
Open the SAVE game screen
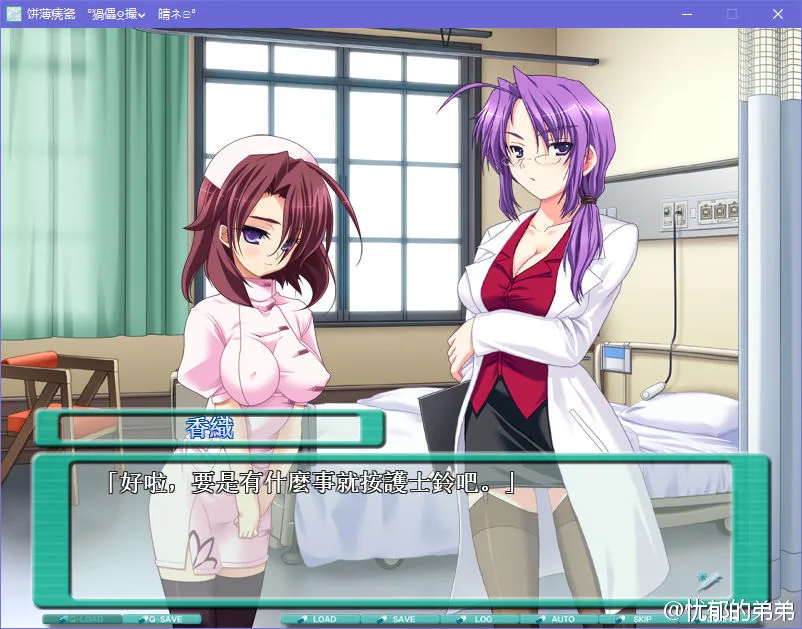(399, 619)
